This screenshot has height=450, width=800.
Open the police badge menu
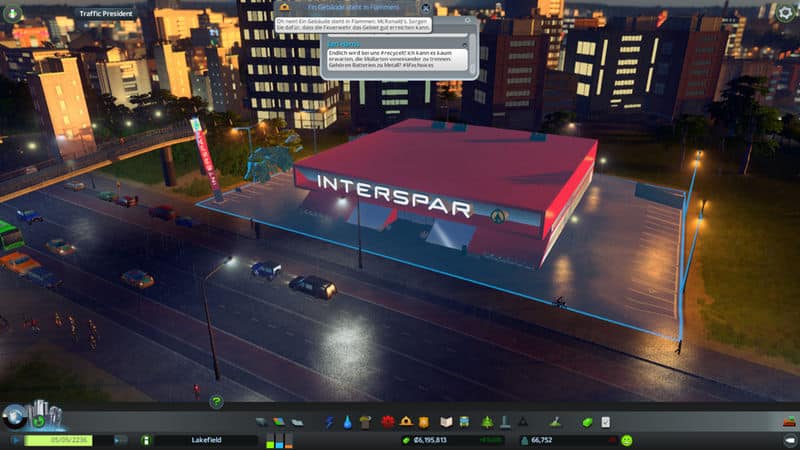pos(423,422)
